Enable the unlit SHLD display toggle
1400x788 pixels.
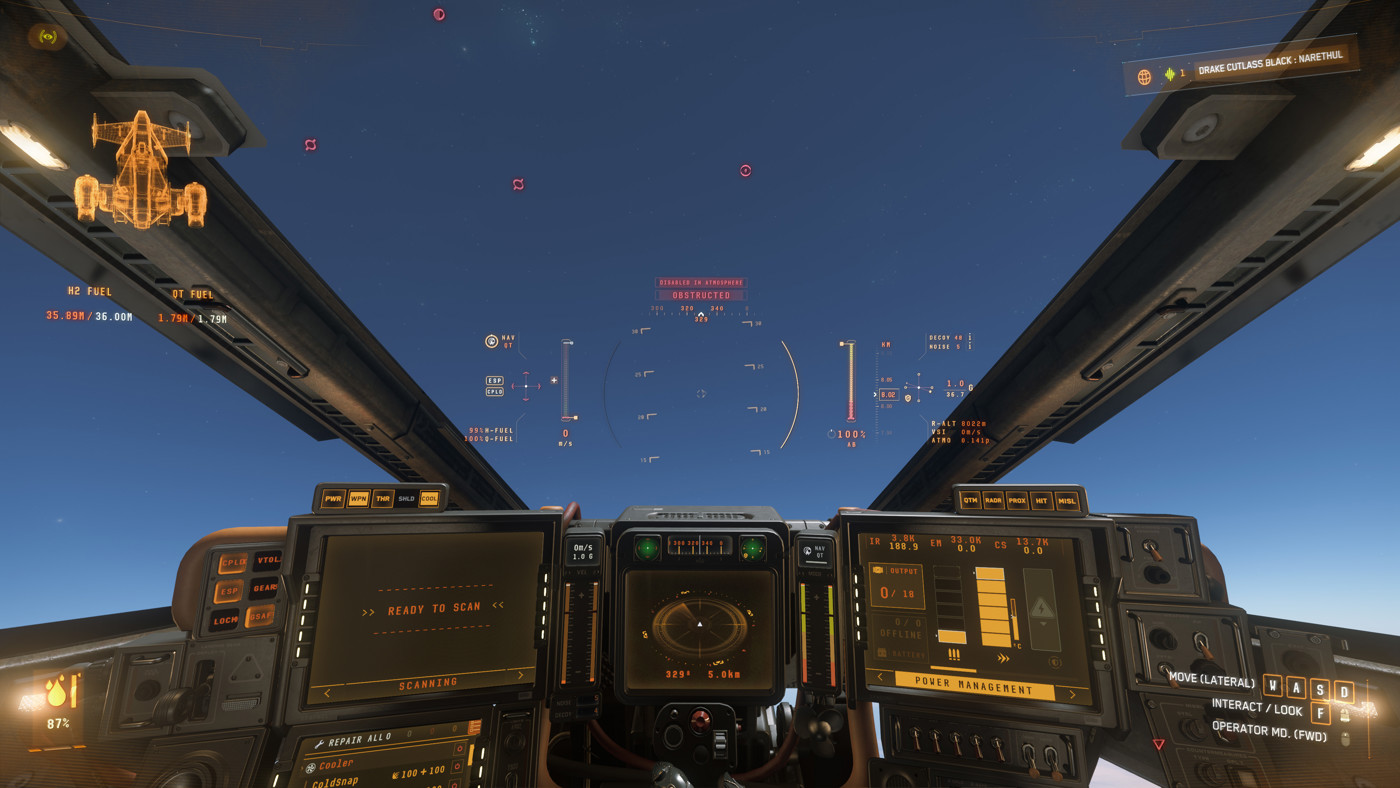(406, 498)
